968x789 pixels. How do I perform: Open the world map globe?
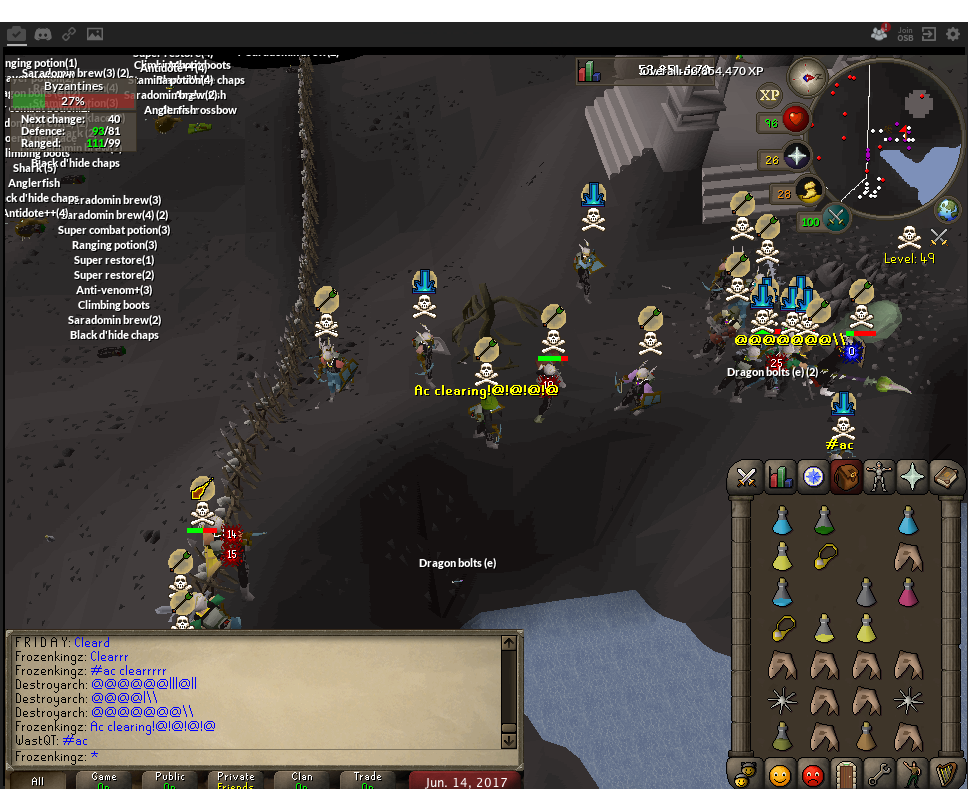[x=947, y=210]
